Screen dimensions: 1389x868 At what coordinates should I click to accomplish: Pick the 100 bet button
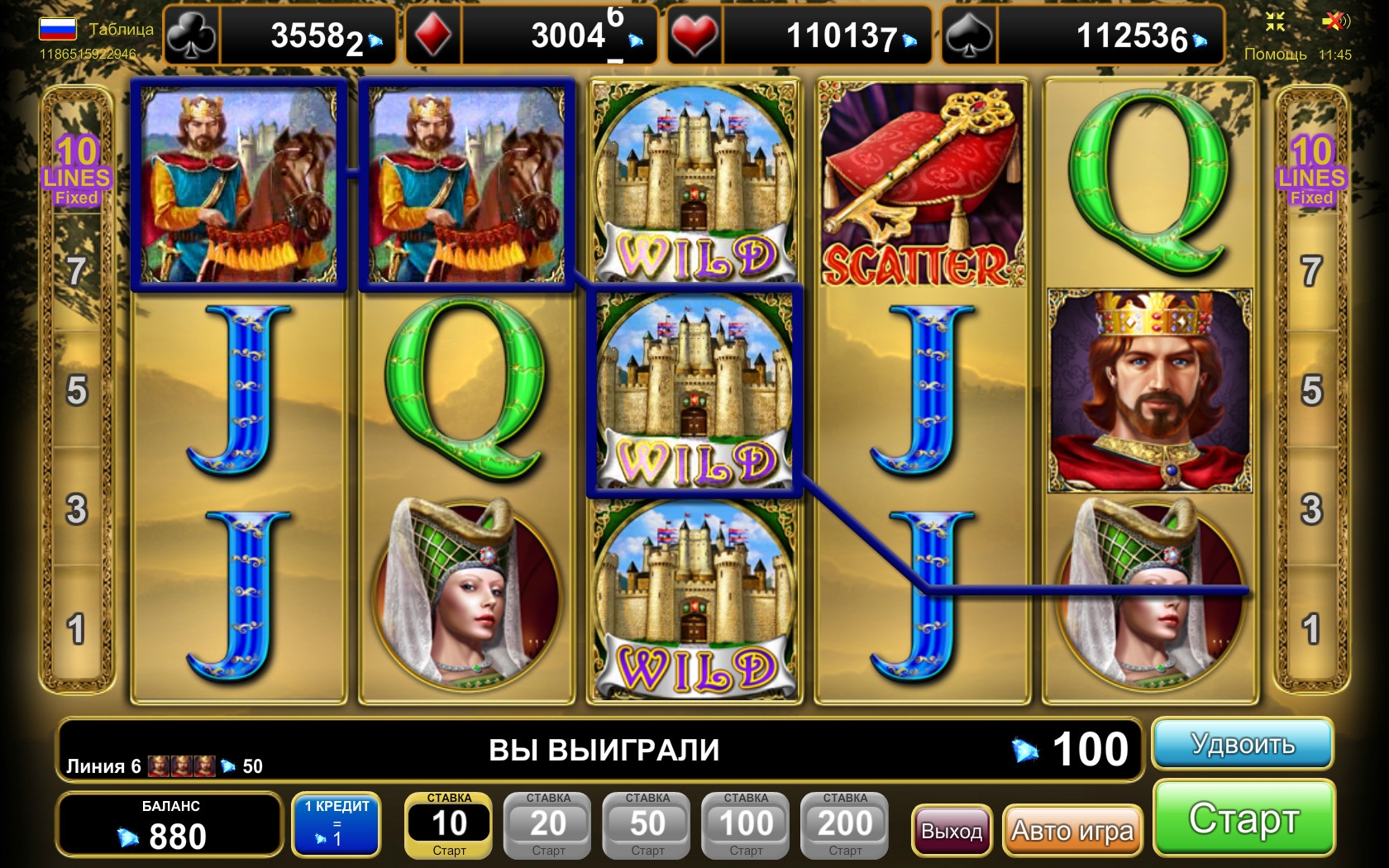coord(746,825)
